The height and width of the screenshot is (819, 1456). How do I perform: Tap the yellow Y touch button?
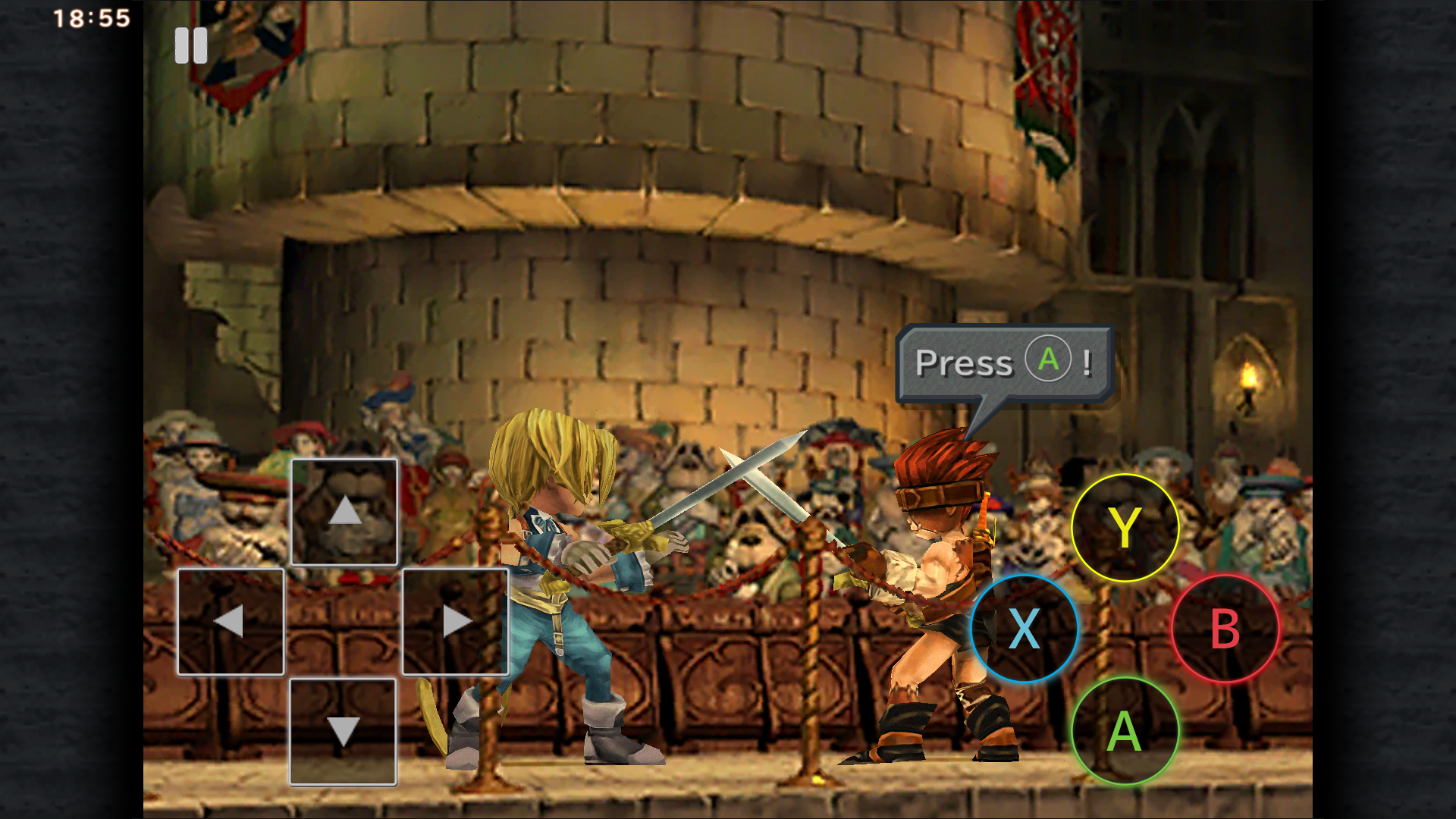coord(1125,528)
